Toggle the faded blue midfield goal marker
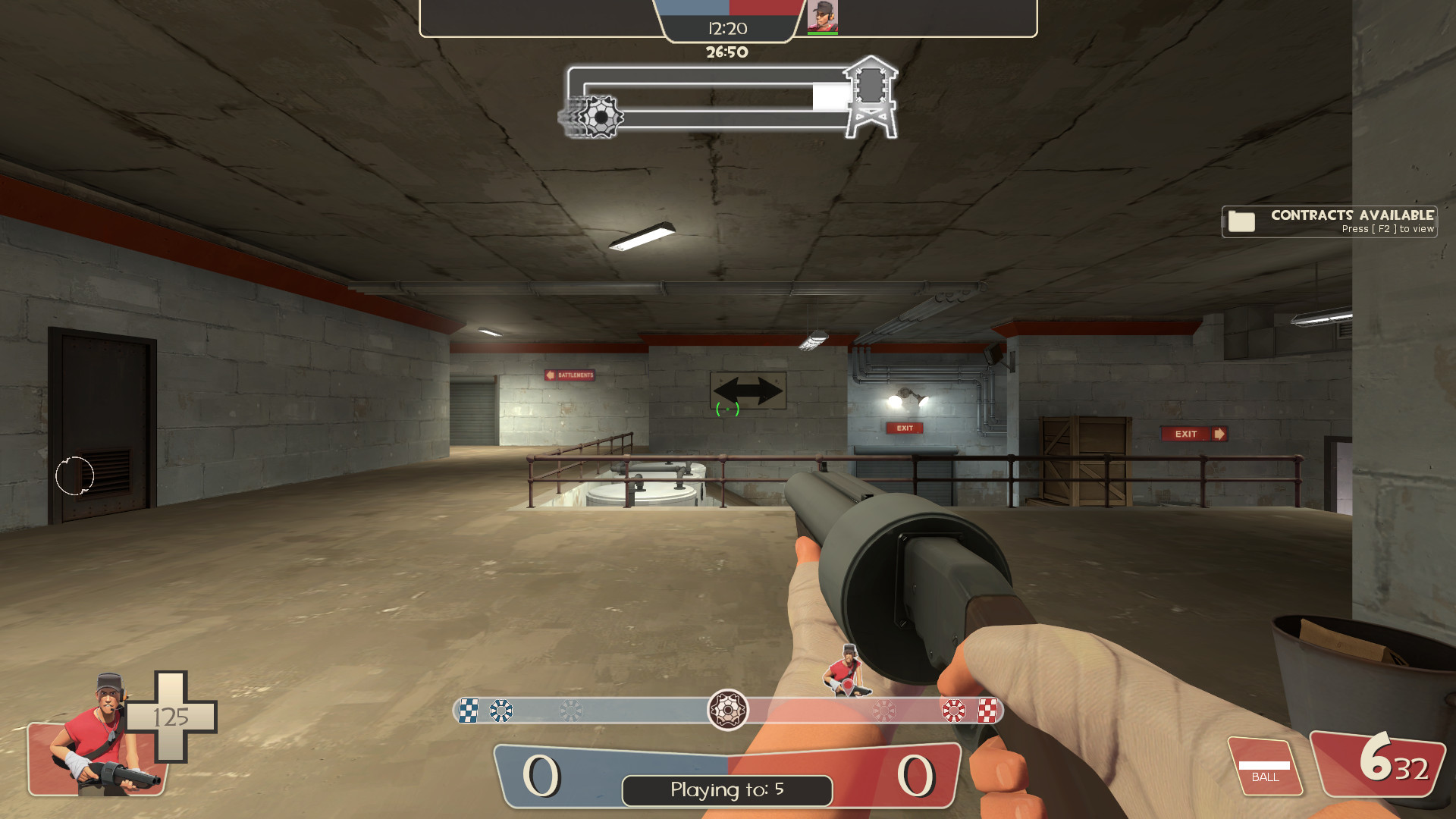Screen dimensions: 1456x819 (570, 711)
